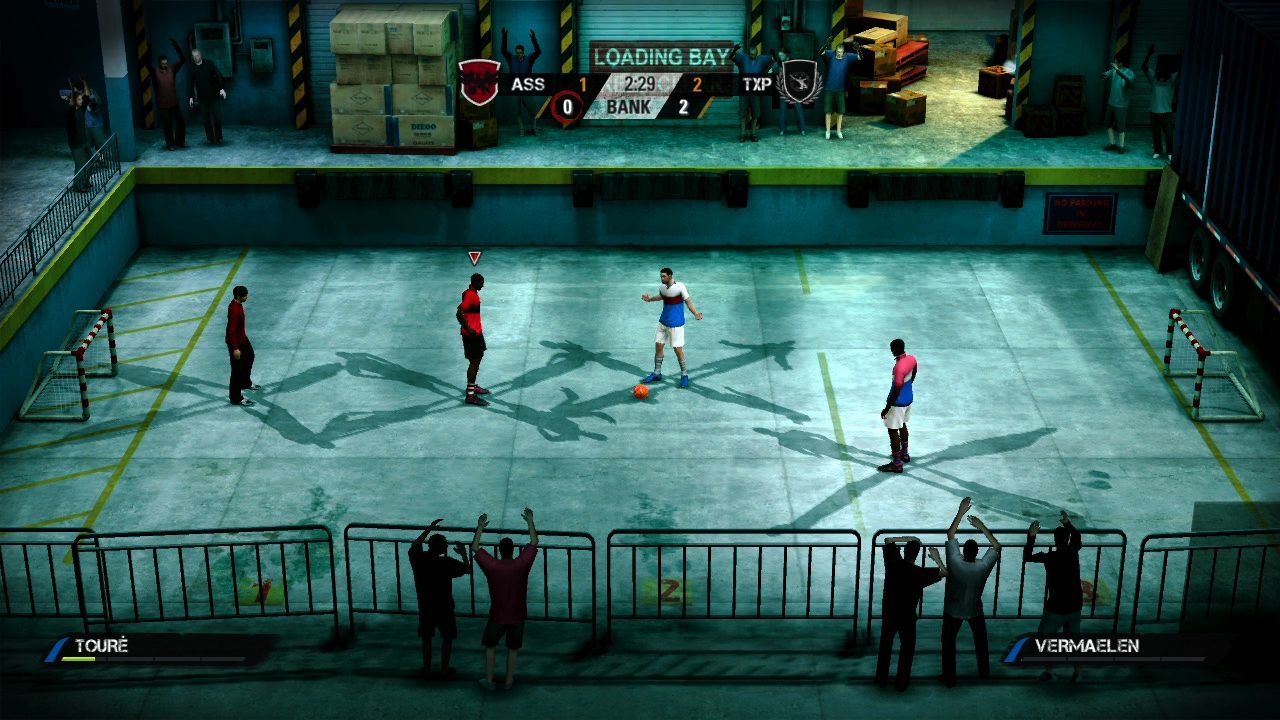Click the TOURÉ nameplate
The image size is (1280, 720).
100,645
